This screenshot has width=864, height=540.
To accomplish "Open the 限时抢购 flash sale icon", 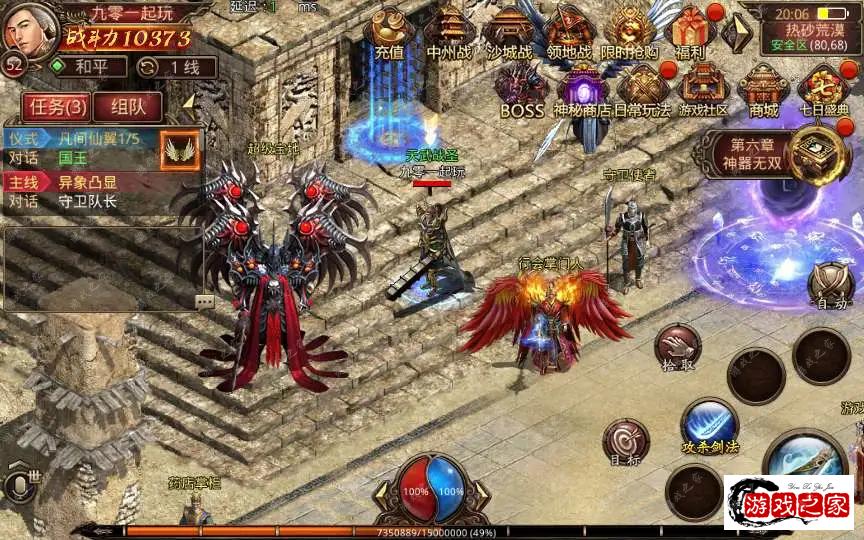I will click(631, 32).
